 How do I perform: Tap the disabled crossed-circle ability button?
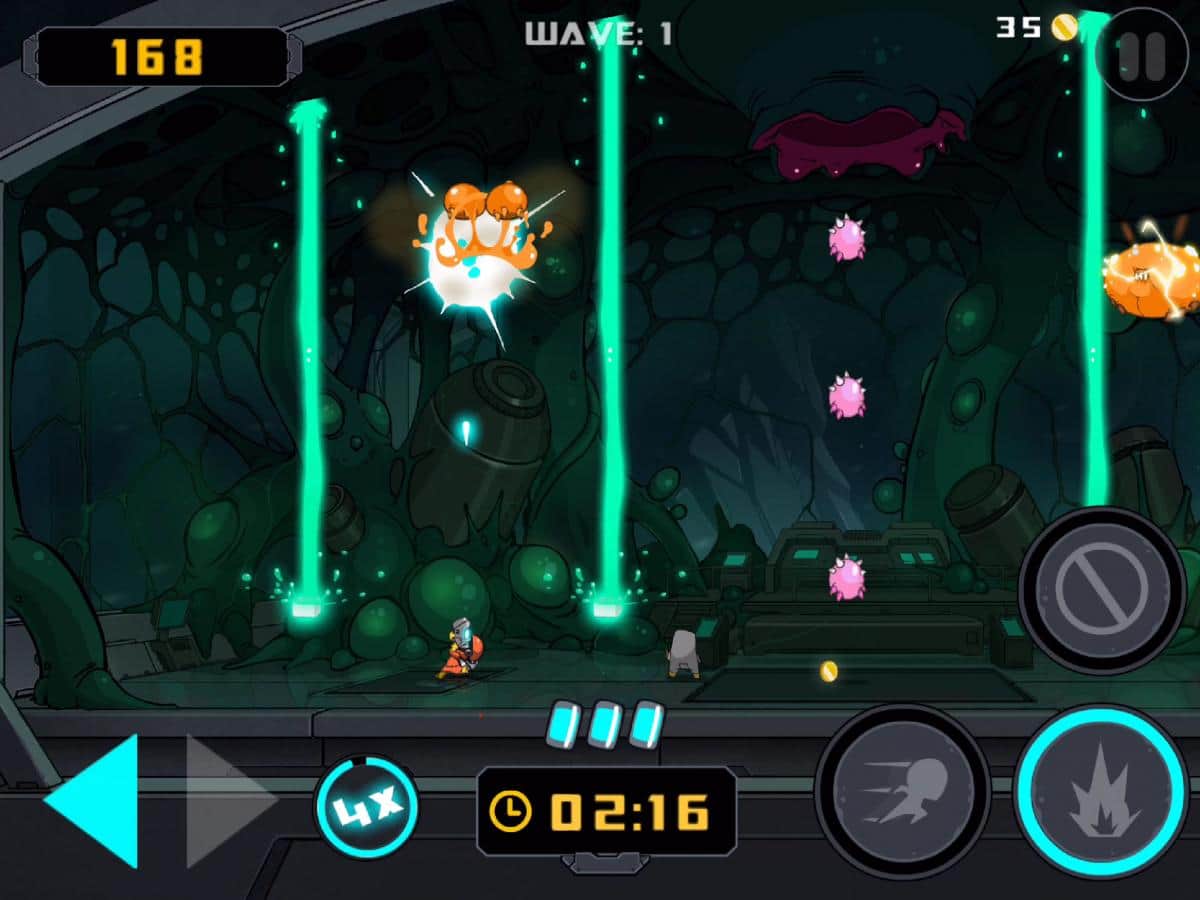pyautogui.click(x=1102, y=591)
